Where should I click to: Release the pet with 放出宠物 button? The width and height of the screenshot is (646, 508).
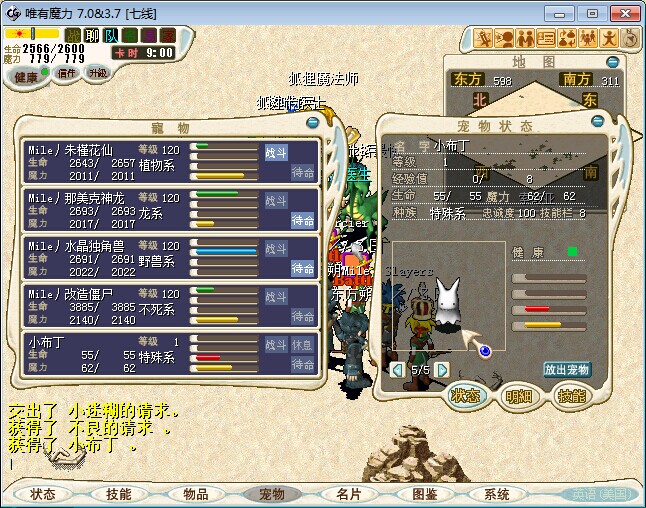(568, 369)
